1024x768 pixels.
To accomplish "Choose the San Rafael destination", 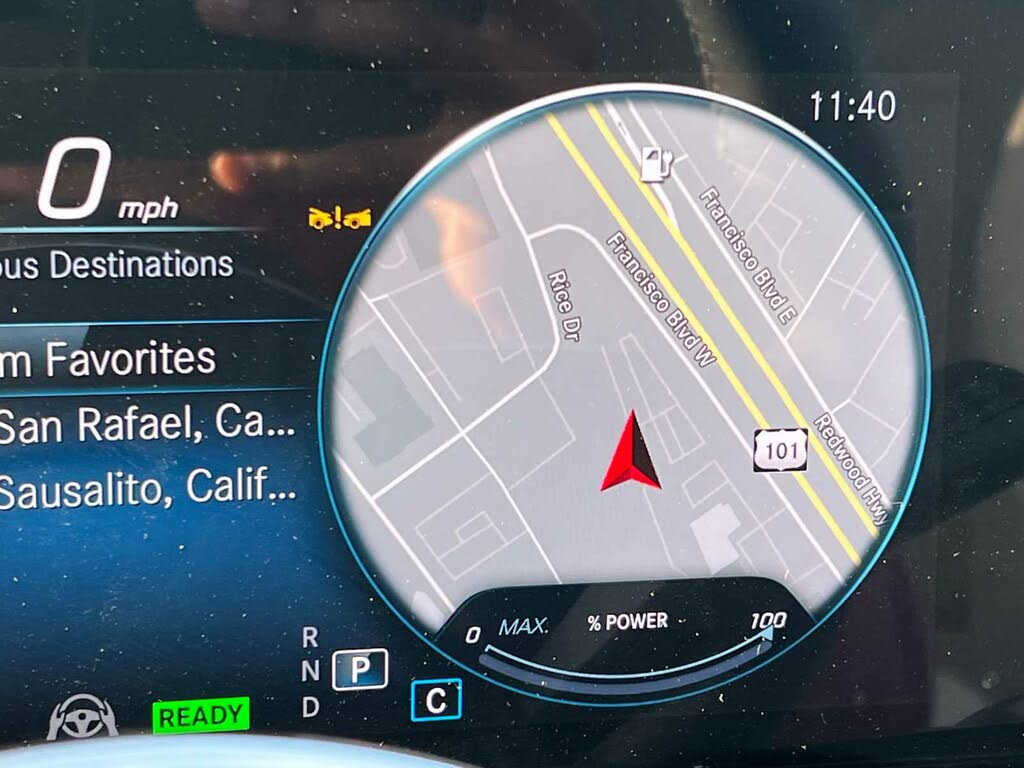I will (147, 426).
